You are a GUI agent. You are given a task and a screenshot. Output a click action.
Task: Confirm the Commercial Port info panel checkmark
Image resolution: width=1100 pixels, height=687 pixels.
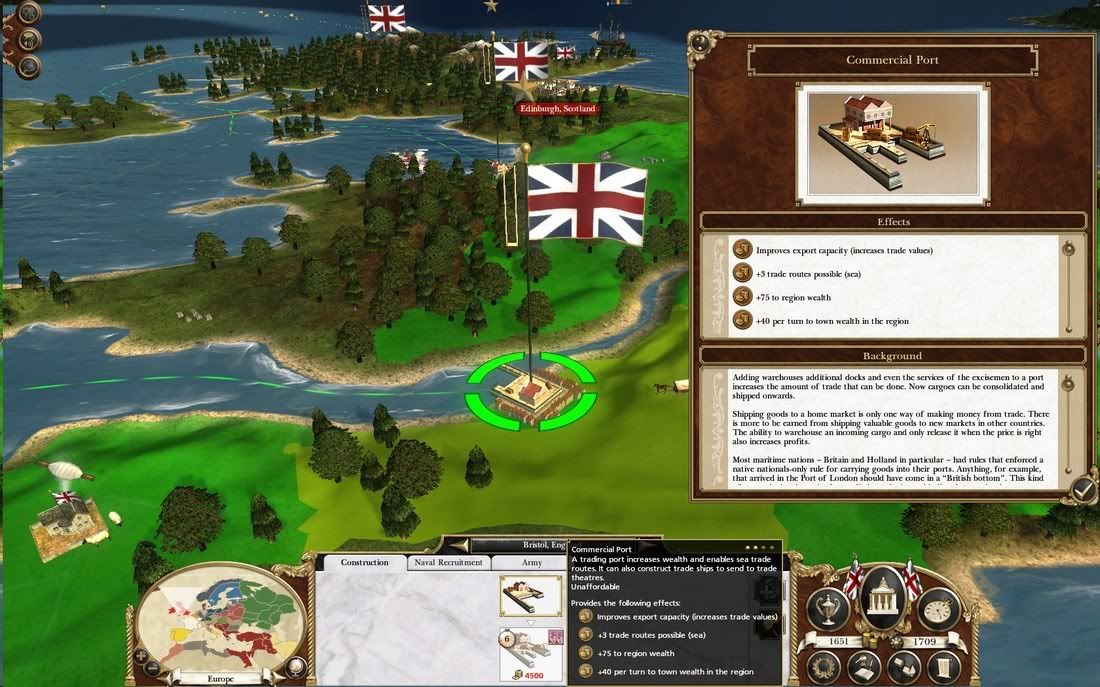1083,488
